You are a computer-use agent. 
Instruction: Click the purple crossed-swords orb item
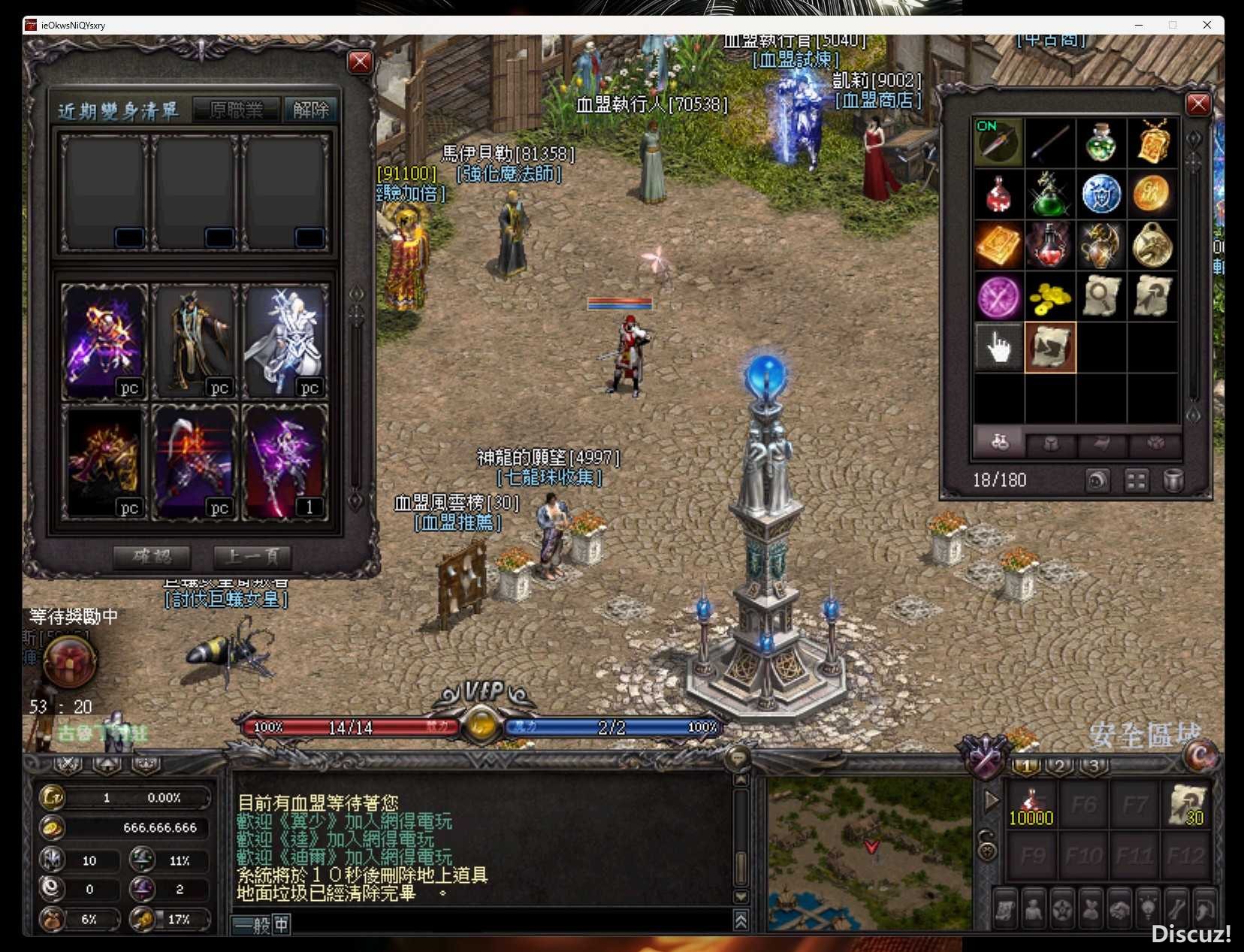point(998,298)
